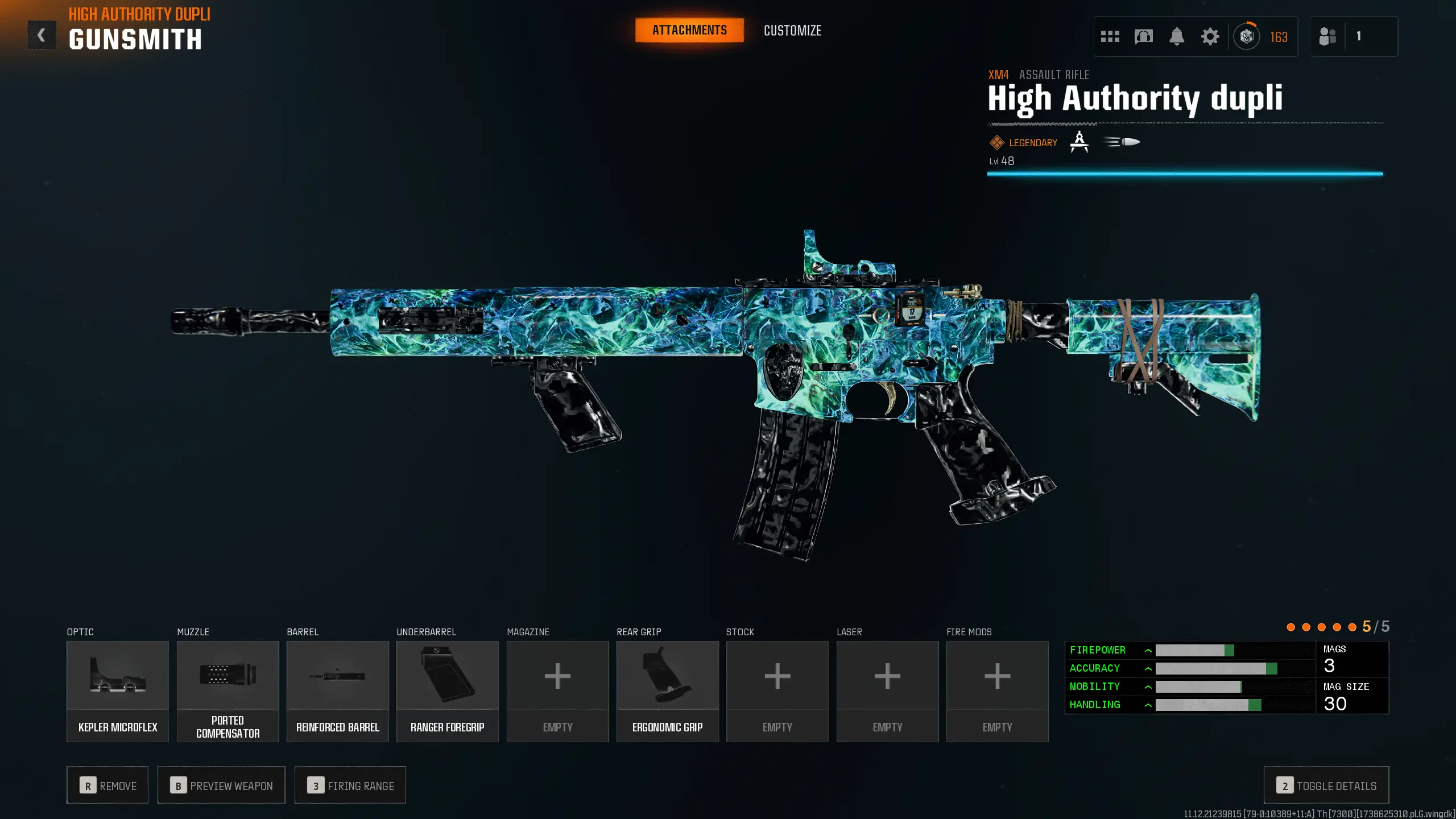Toggle Preview Weapon mode
This screenshot has width=1456, height=819.
pyautogui.click(x=221, y=785)
